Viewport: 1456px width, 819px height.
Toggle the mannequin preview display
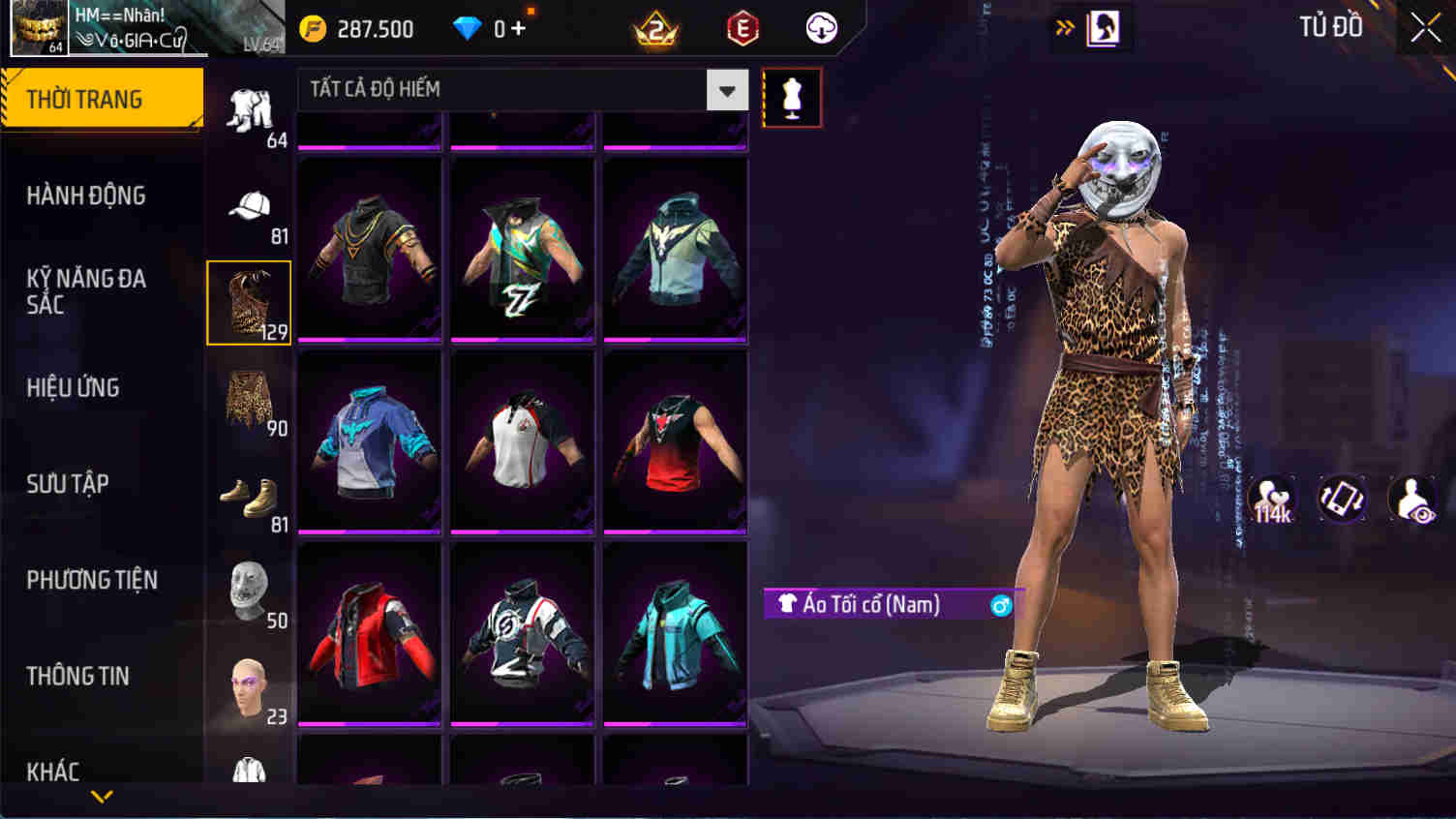coord(790,96)
